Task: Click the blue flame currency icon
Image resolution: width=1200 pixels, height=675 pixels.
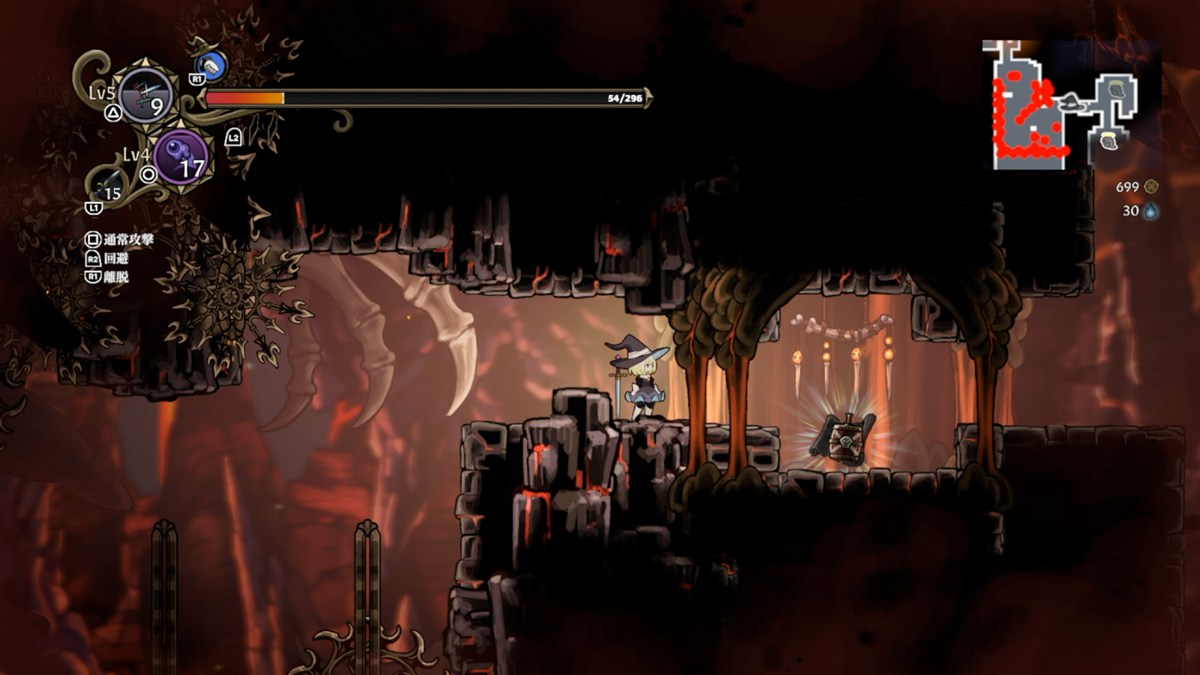Action: [1151, 211]
